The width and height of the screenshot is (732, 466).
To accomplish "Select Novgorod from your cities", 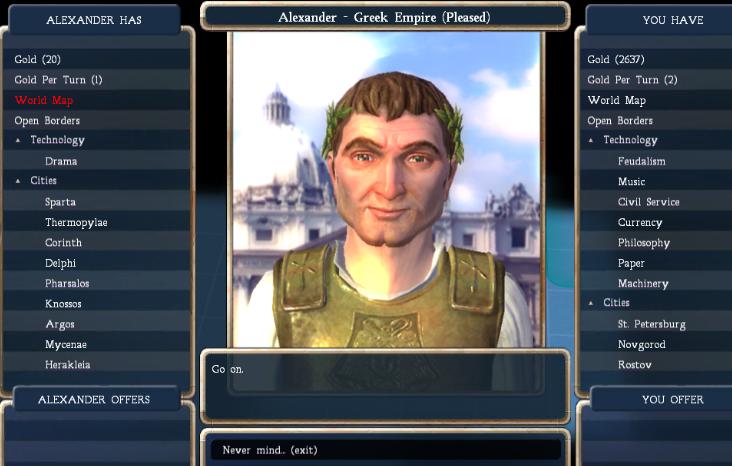I will pyautogui.click(x=641, y=345).
